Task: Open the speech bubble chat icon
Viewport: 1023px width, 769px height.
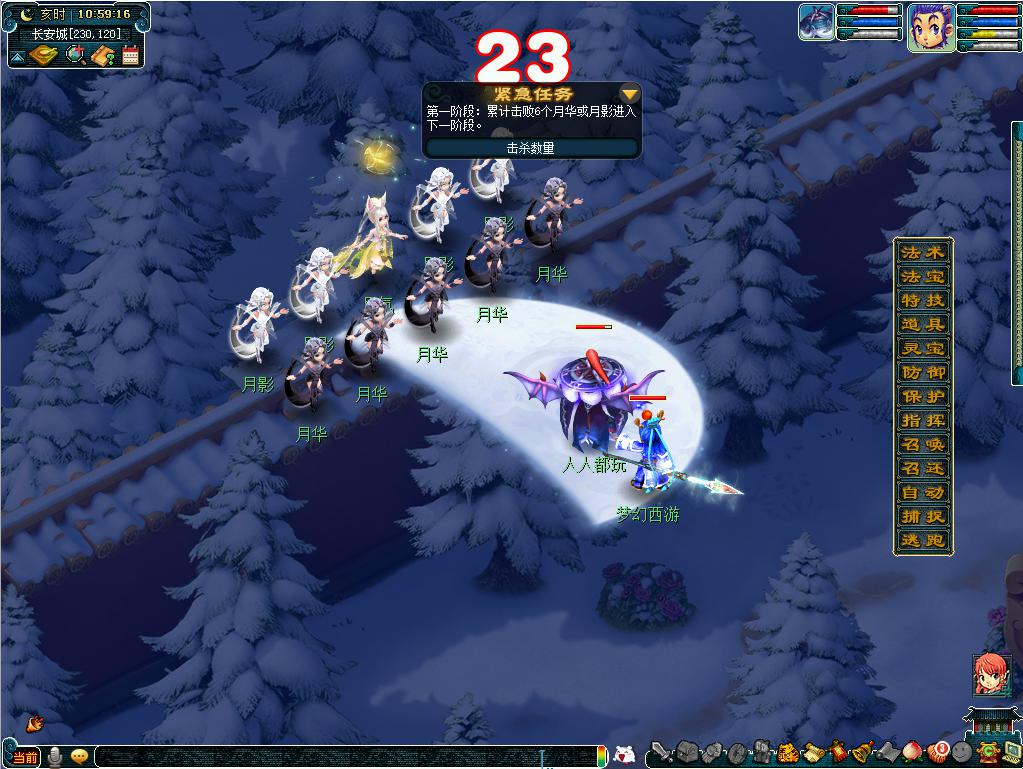Action: coord(79,757)
